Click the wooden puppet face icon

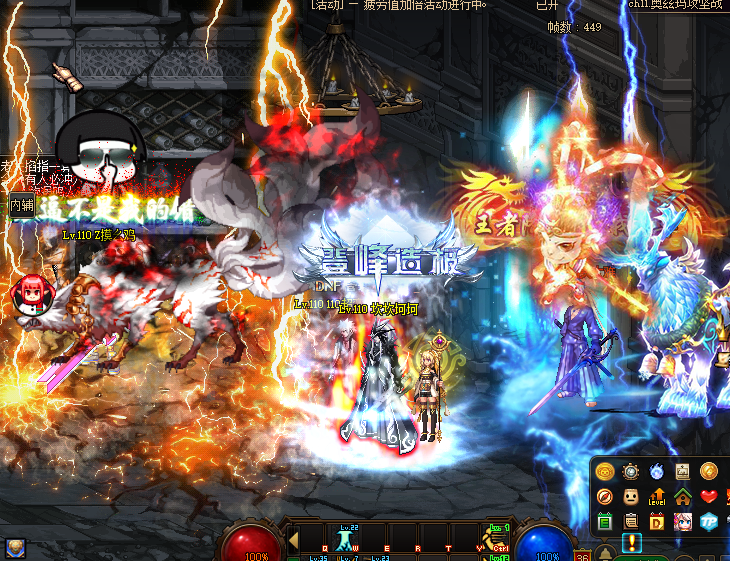tap(630, 496)
